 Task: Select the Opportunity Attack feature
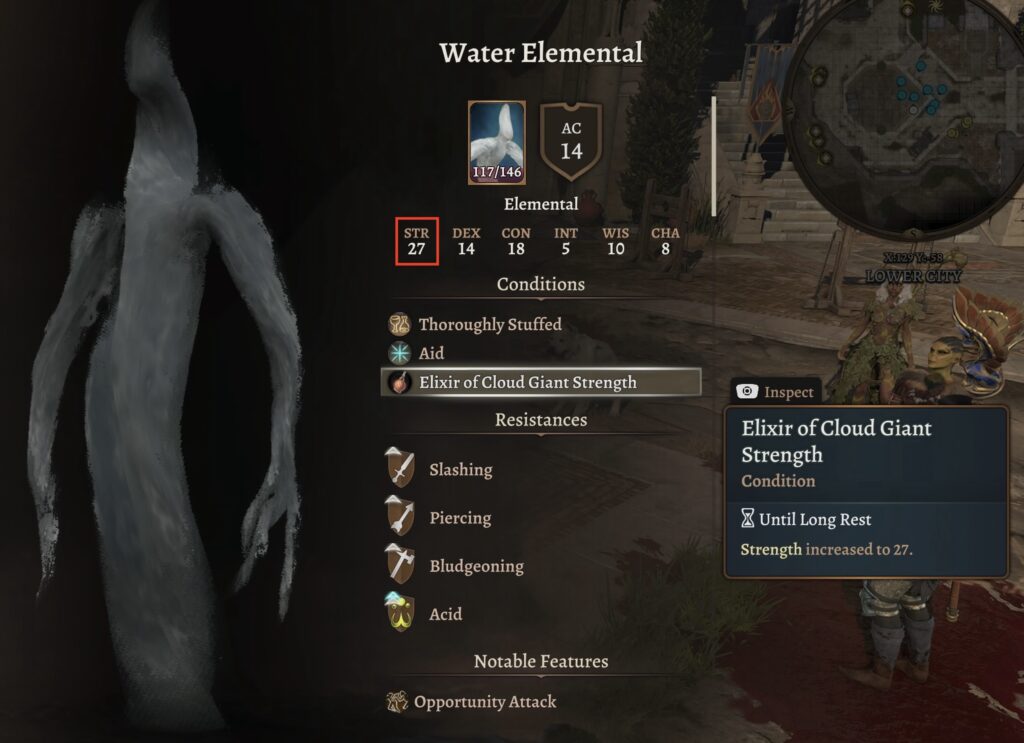(x=484, y=702)
